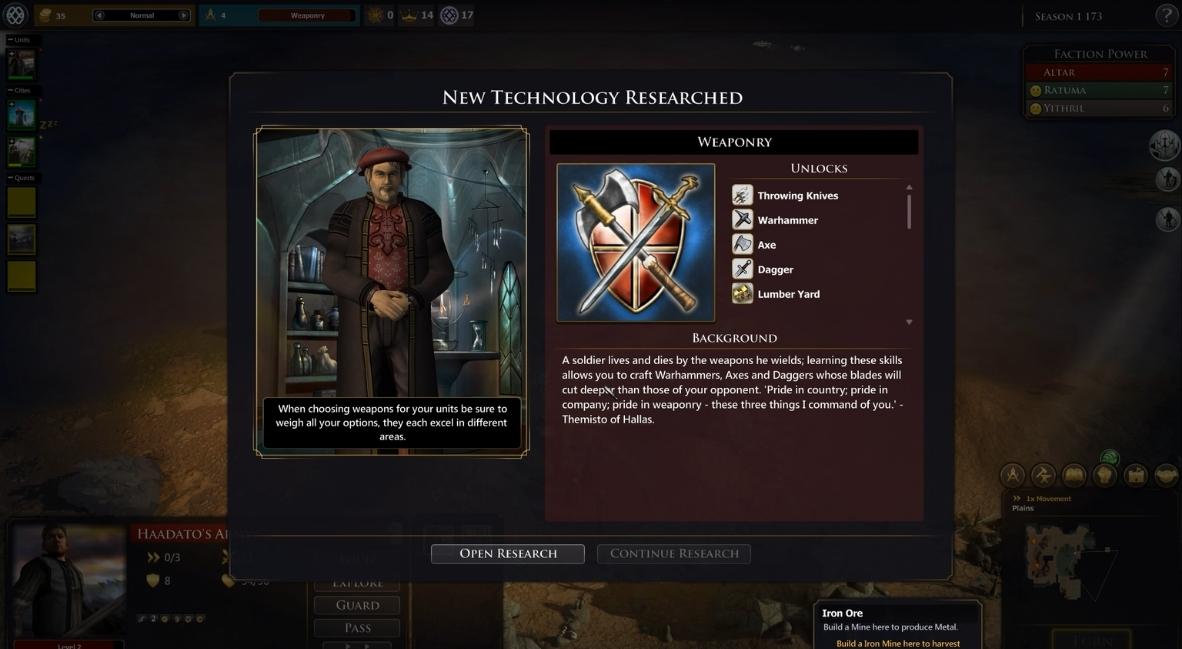Choose the Axe unlock entry
Screen dimensions: 1182x649
coord(766,245)
